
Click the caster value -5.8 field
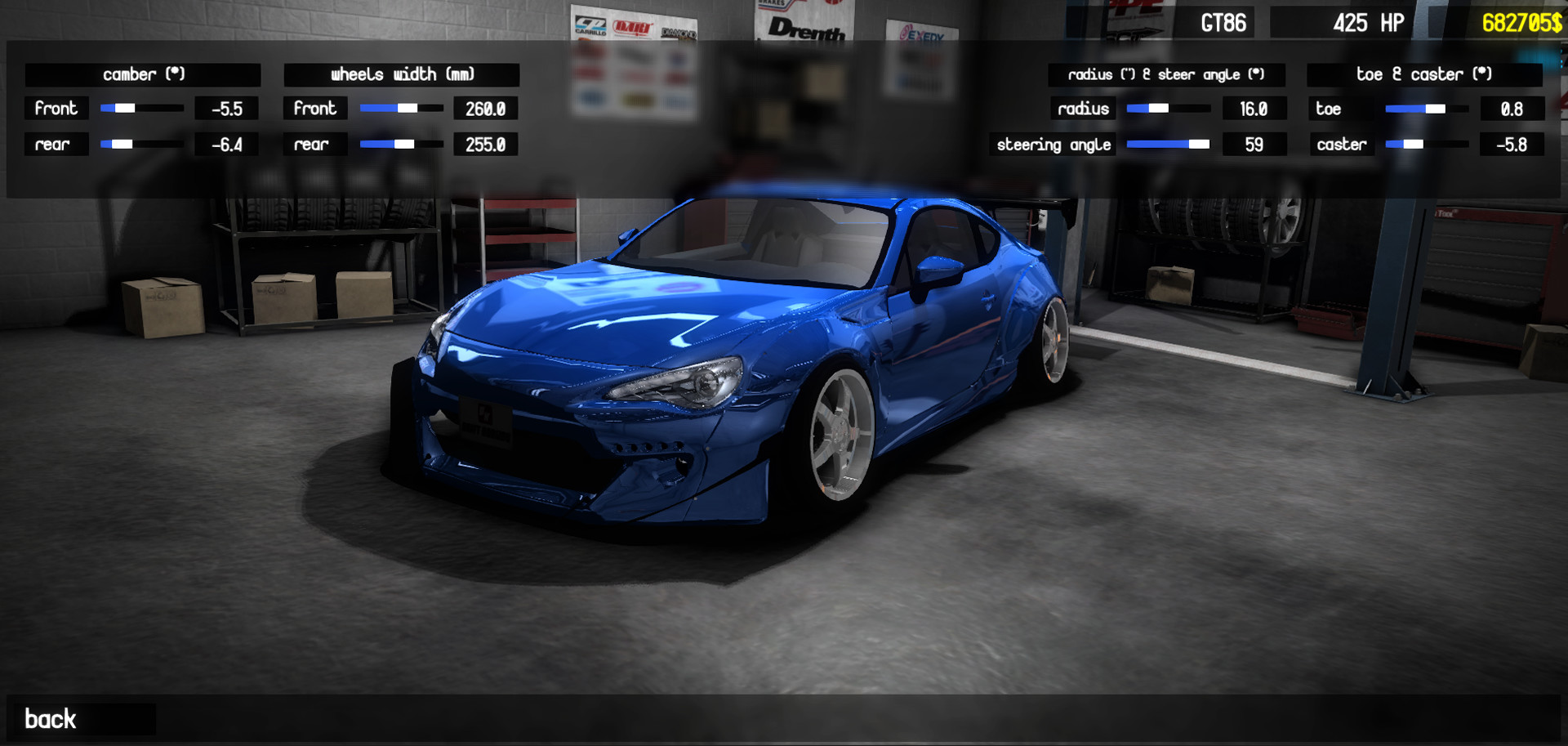pos(1512,144)
